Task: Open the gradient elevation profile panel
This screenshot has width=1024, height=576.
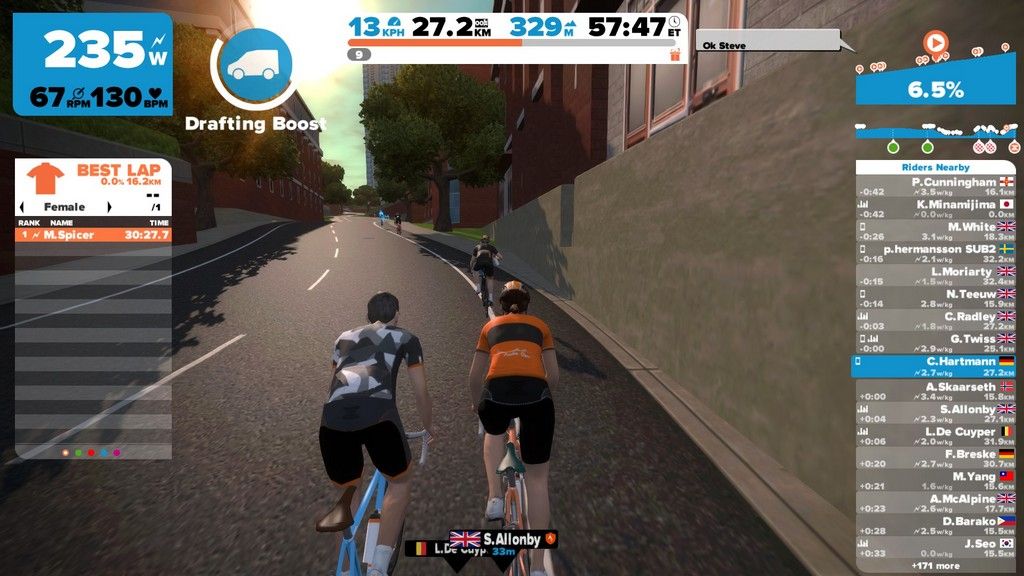Action: pos(934,88)
